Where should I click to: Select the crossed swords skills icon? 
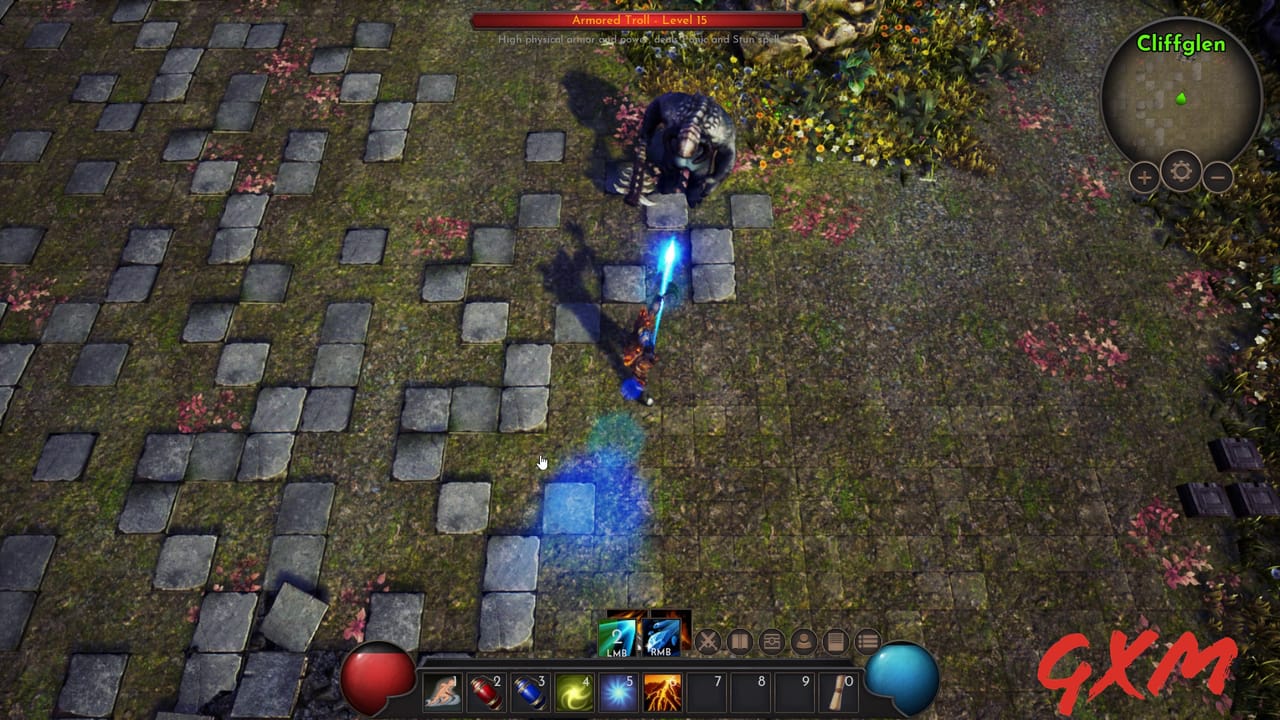[708, 641]
